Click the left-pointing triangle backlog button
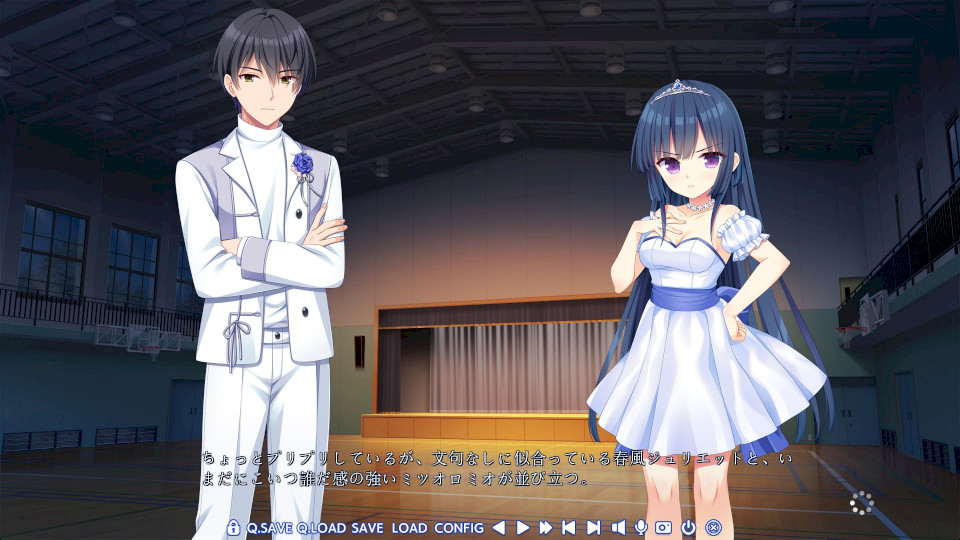Screen dimensions: 960x540 (x=498, y=527)
